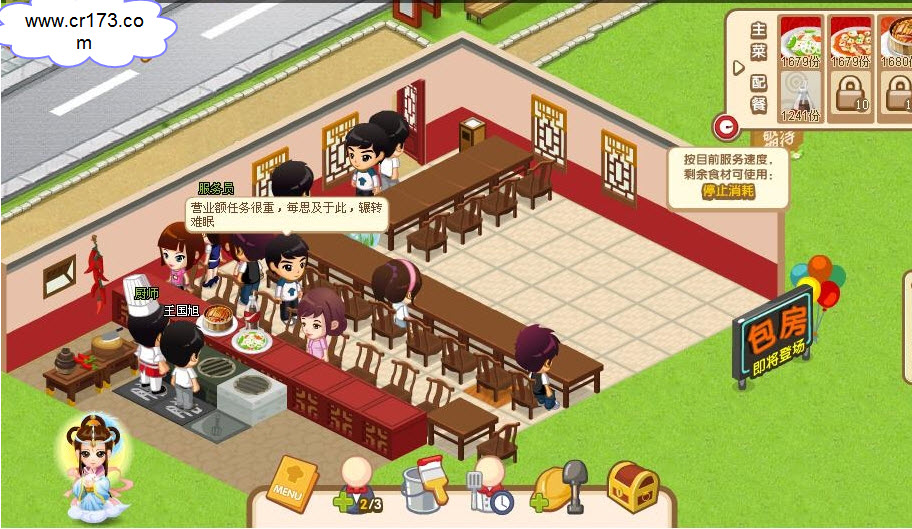The width and height of the screenshot is (912, 529).
Task: Select the hard hat and shovel expansion icon
Action: (x=559, y=487)
